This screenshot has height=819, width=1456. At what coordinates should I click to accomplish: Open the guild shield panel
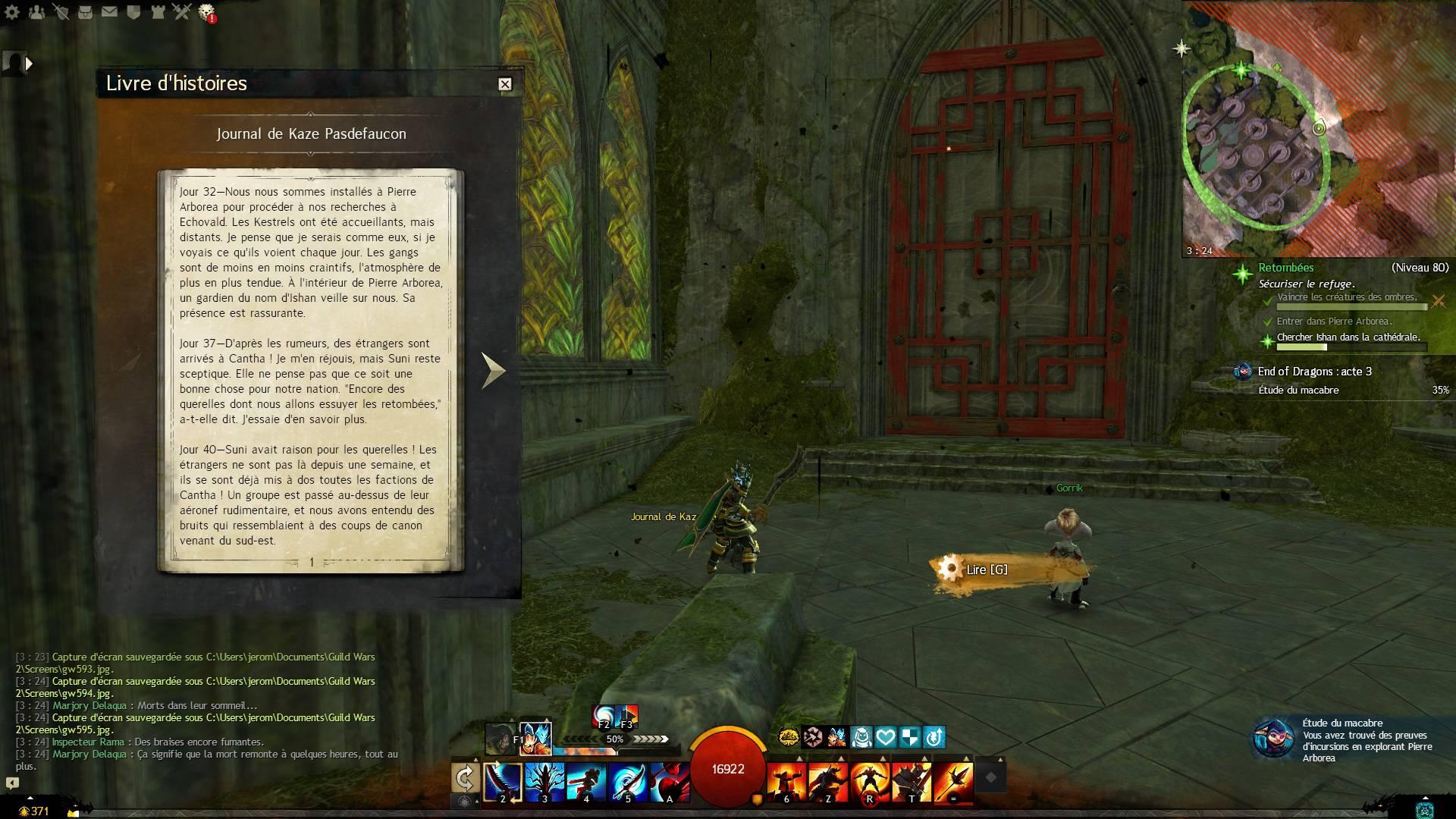point(133,12)
